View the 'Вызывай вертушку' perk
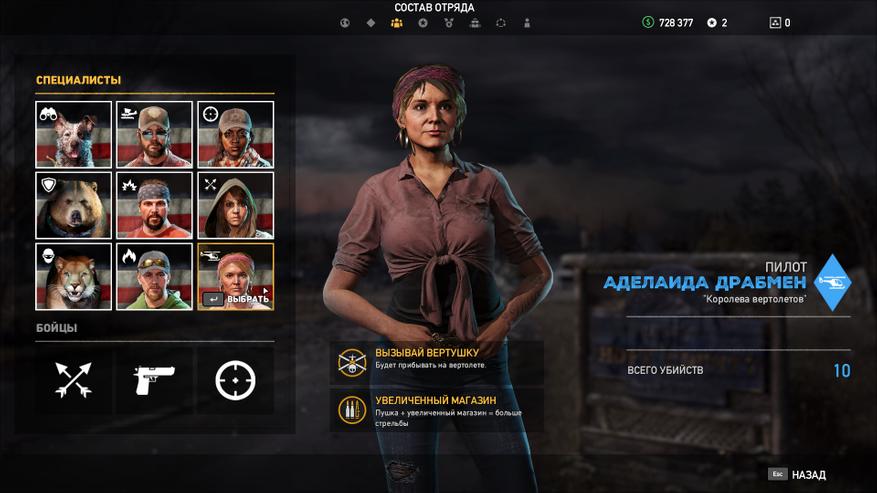 [x=437, y=359]
